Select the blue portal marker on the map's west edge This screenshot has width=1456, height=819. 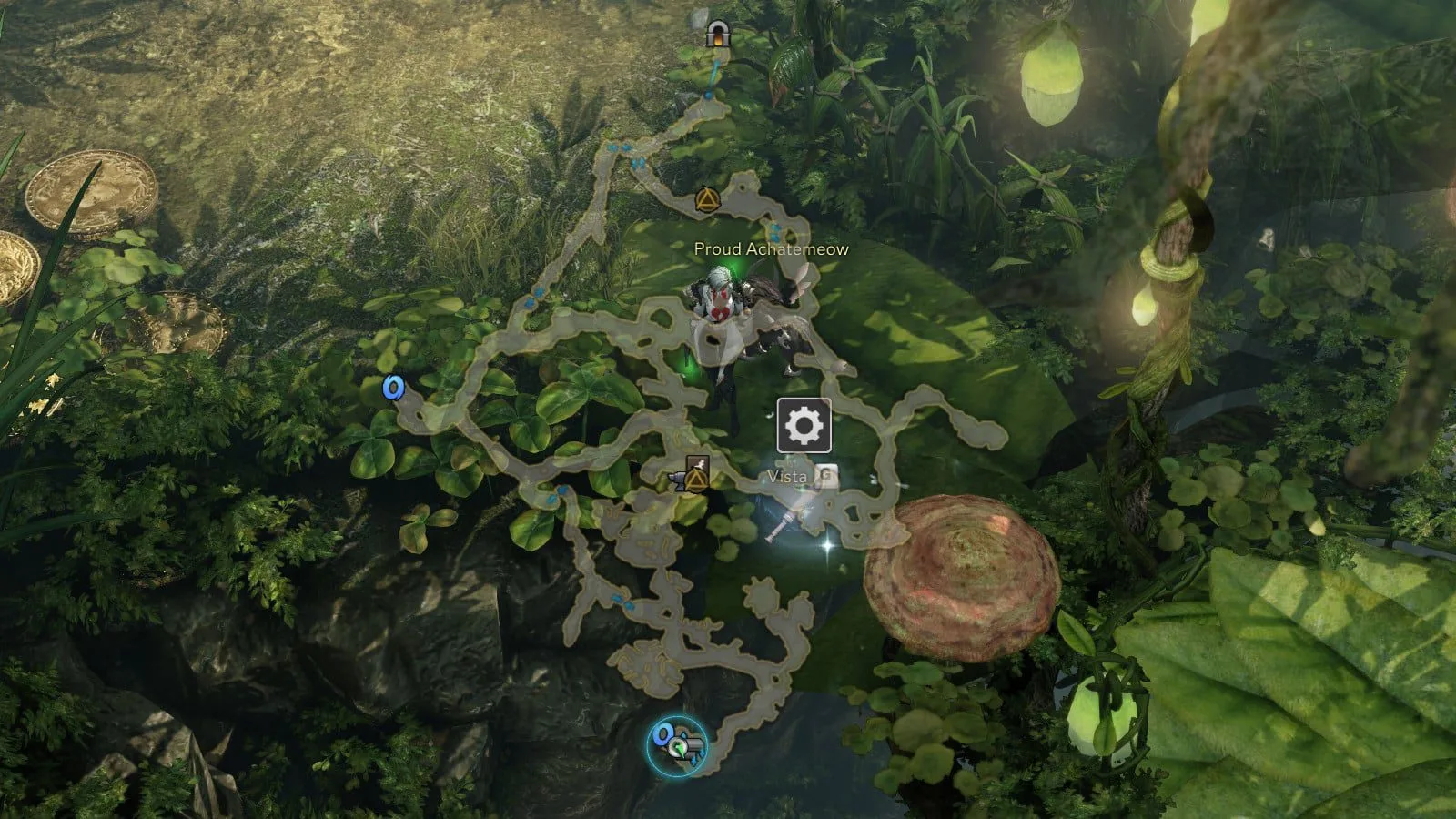click(x=393, y=389)
